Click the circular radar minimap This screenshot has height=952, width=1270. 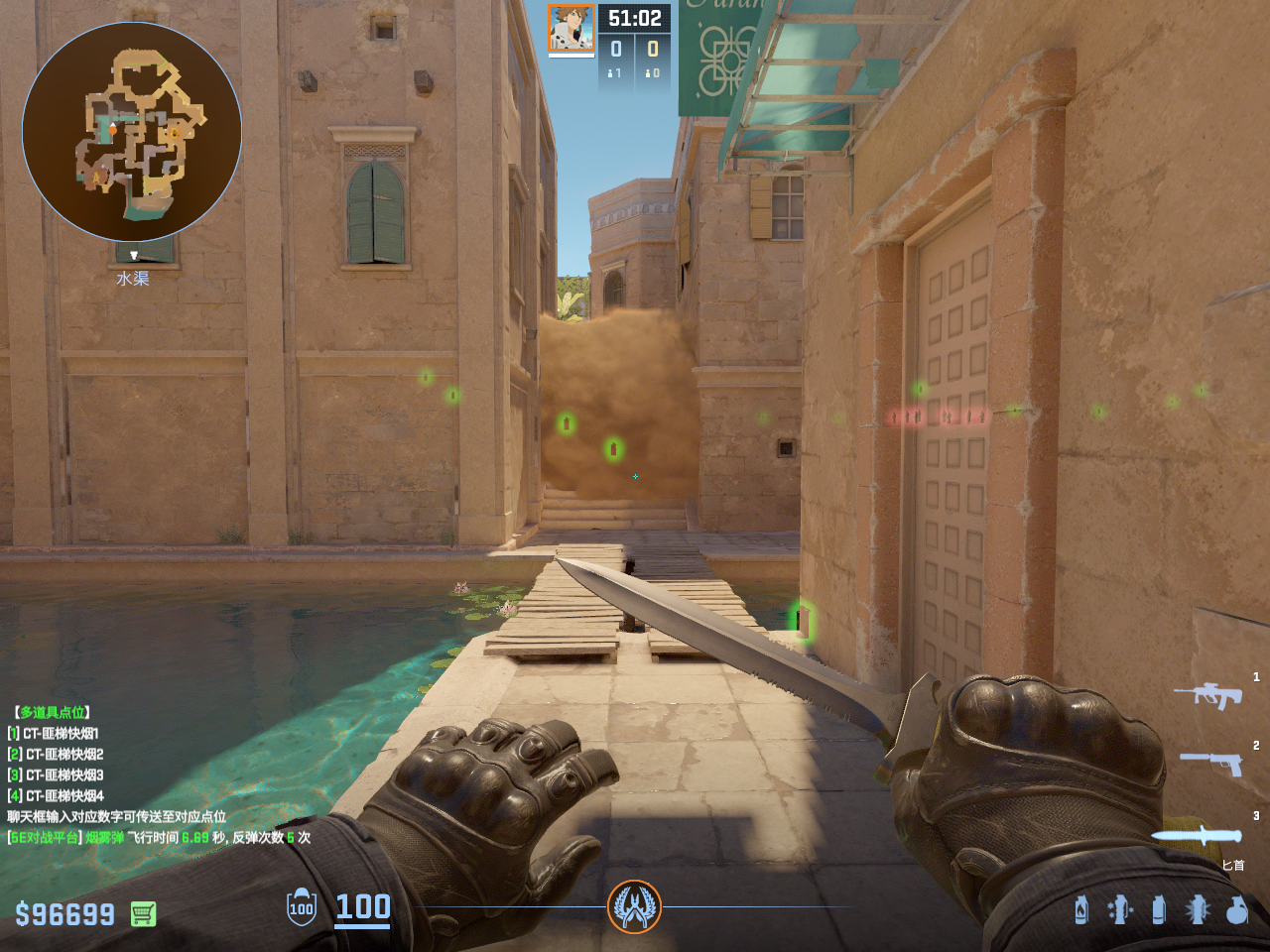click(132, 132)
